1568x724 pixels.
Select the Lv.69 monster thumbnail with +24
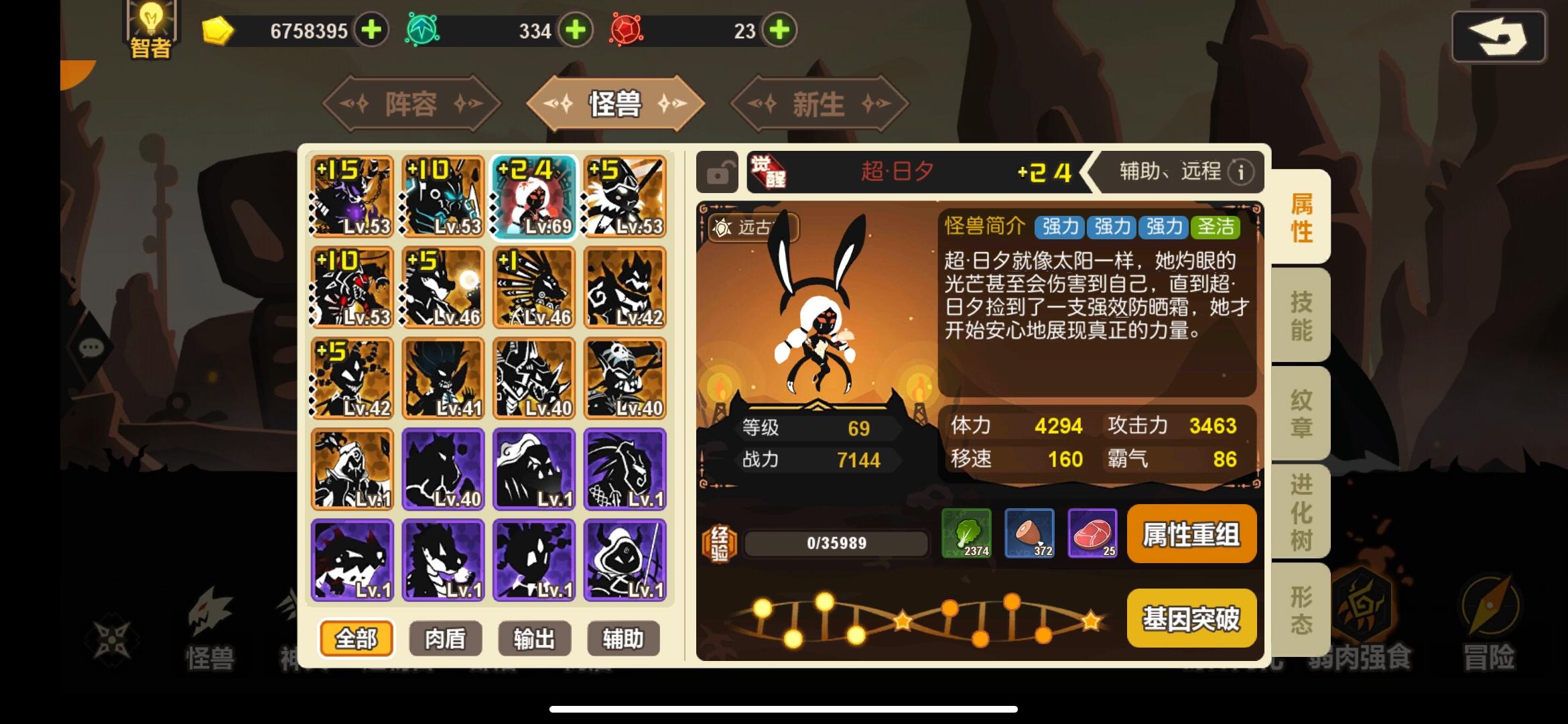(534, 196)
